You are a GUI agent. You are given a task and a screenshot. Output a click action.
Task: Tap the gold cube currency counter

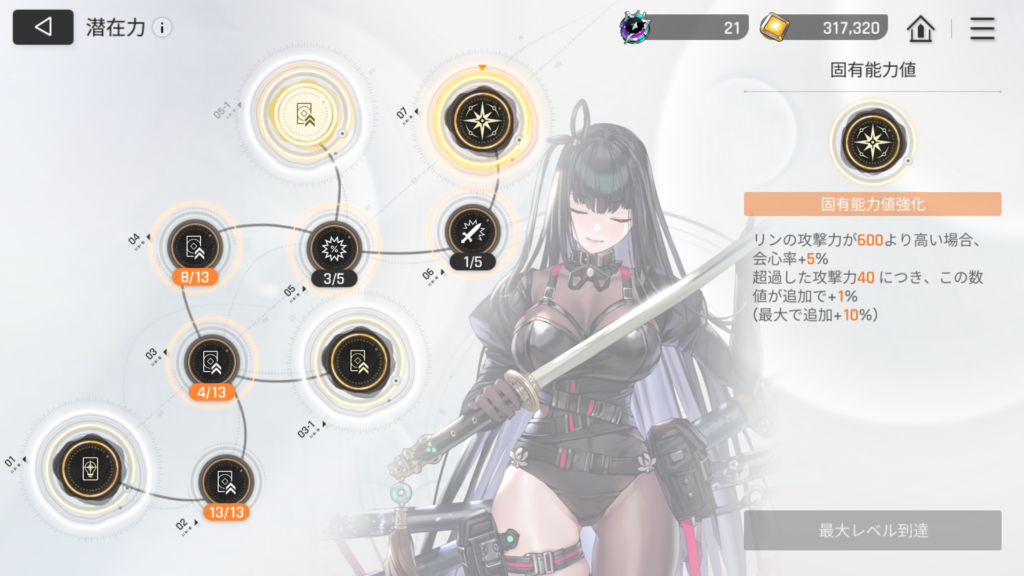coord(822,28)
